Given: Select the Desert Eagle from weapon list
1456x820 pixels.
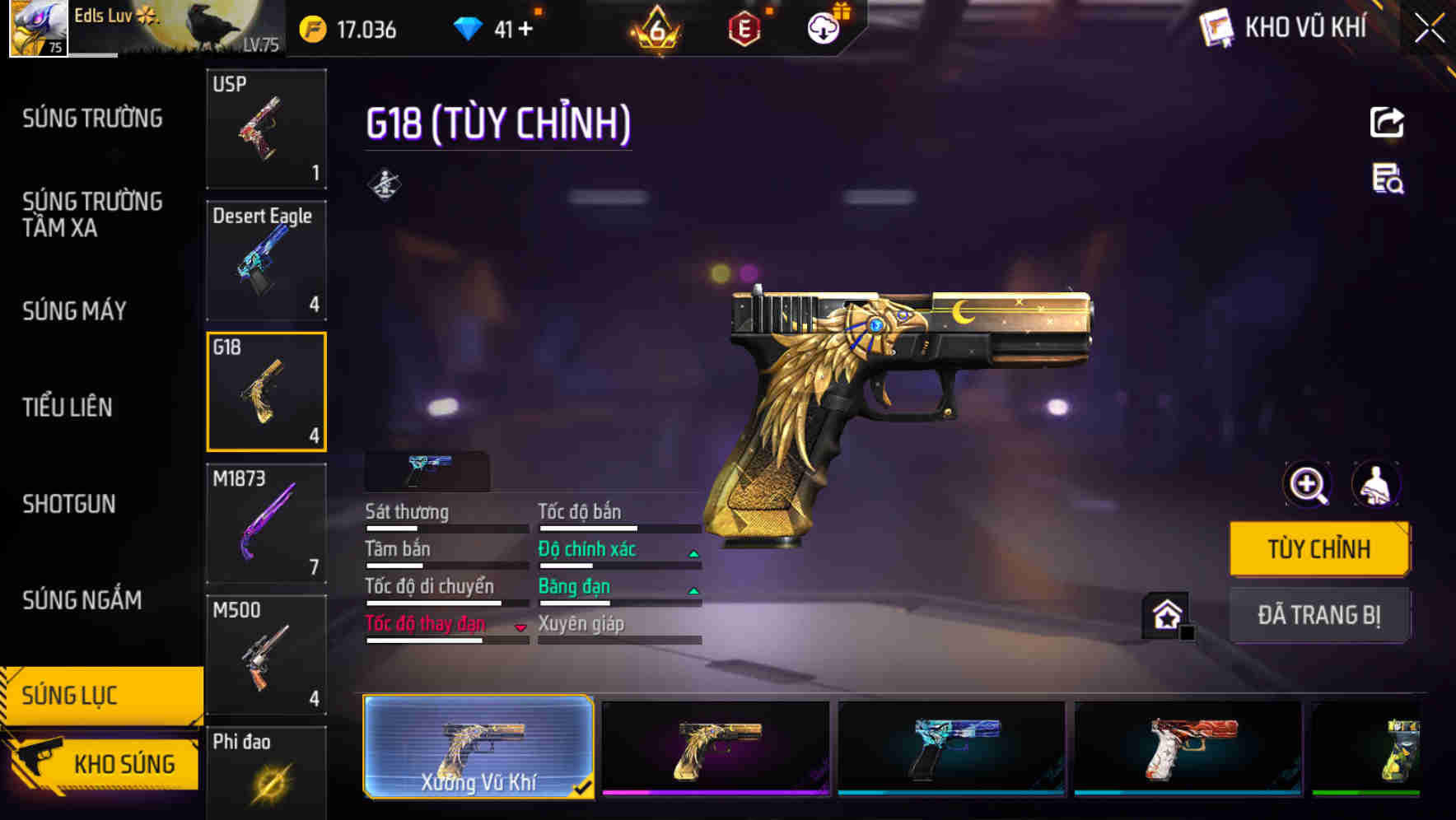Looking at the screenshot, I should [266, 259].
